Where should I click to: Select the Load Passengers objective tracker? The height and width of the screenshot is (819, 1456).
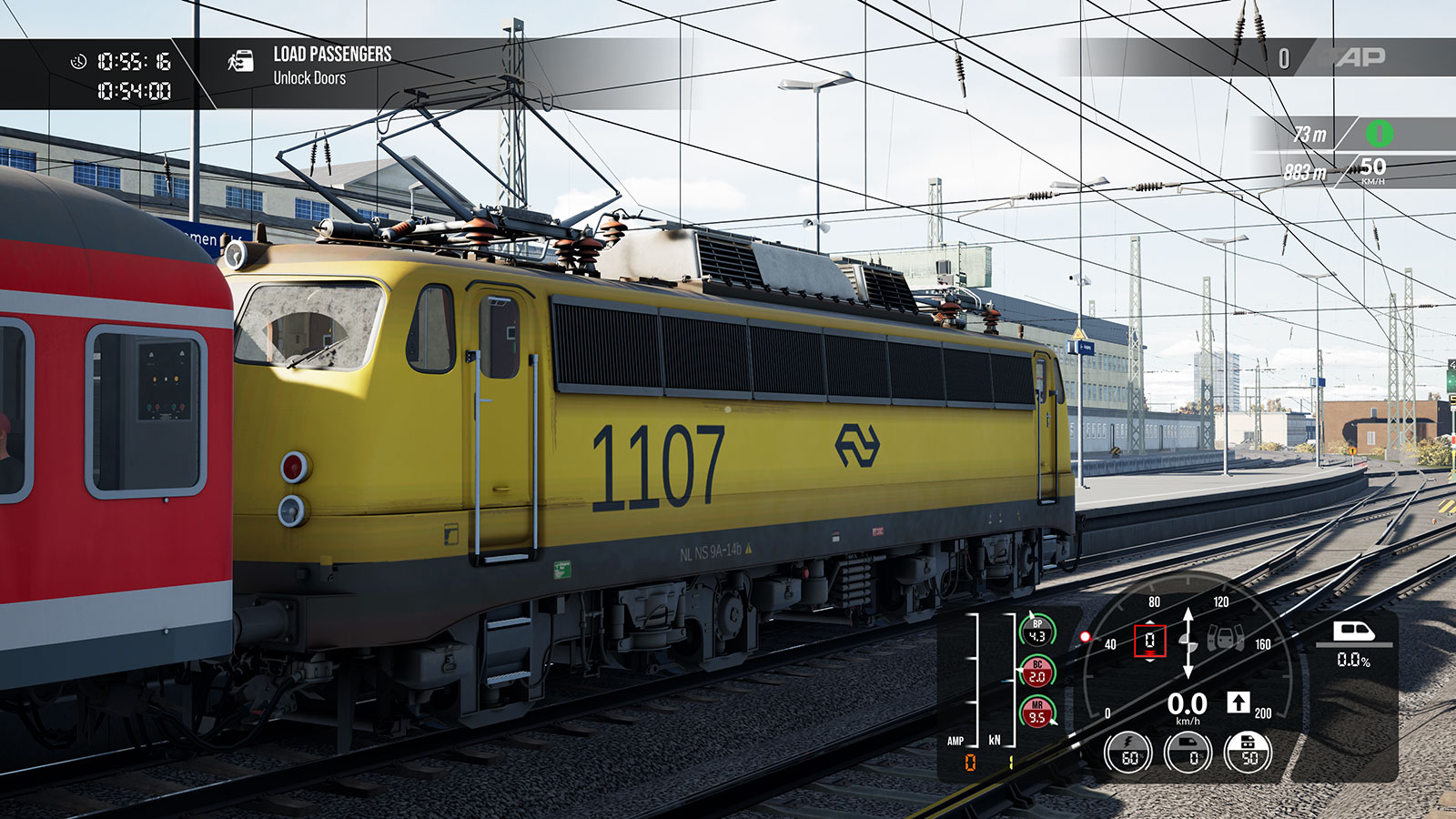pos(331,66)
